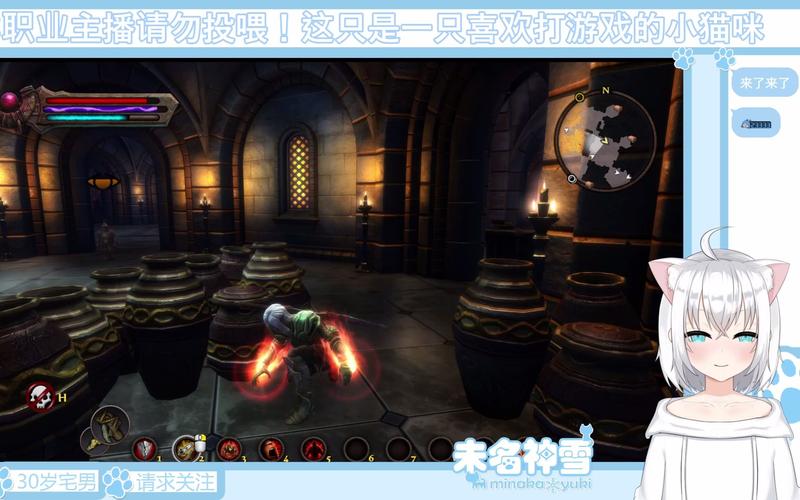Click the yellow ring marker on the minimap rim

[x=581, y=97]
